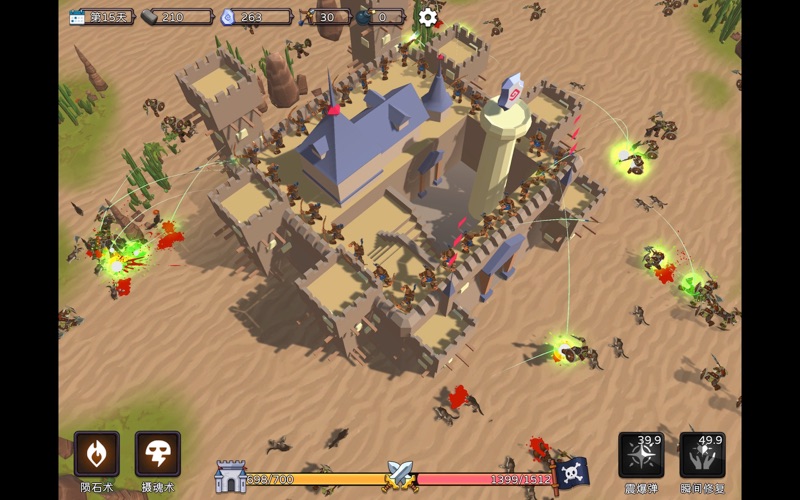Trigger the 瞬间修复 instant repair skill
The width and height of the screenshot is (800, 500).
pyautogui.click(x=702, y=455)
